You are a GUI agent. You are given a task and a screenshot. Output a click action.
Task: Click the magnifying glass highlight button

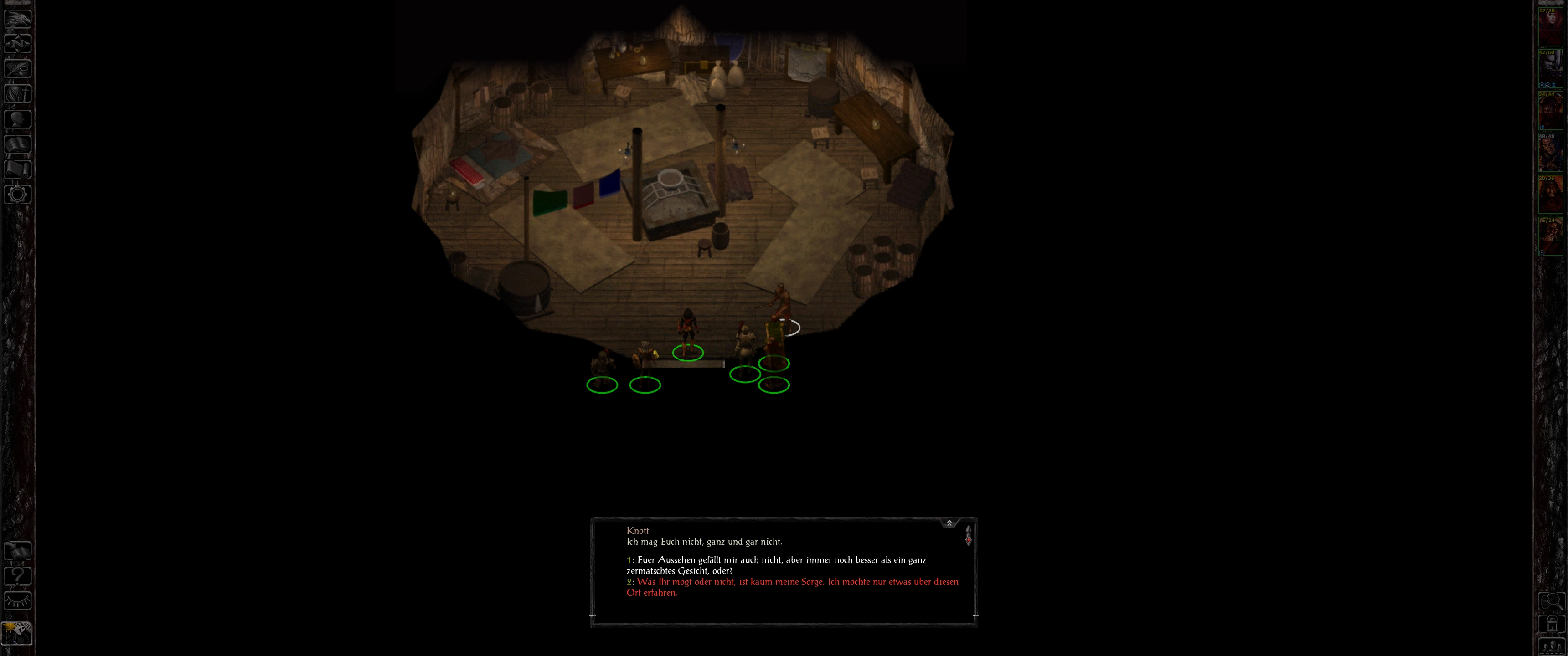click(x=1551, y=602)
